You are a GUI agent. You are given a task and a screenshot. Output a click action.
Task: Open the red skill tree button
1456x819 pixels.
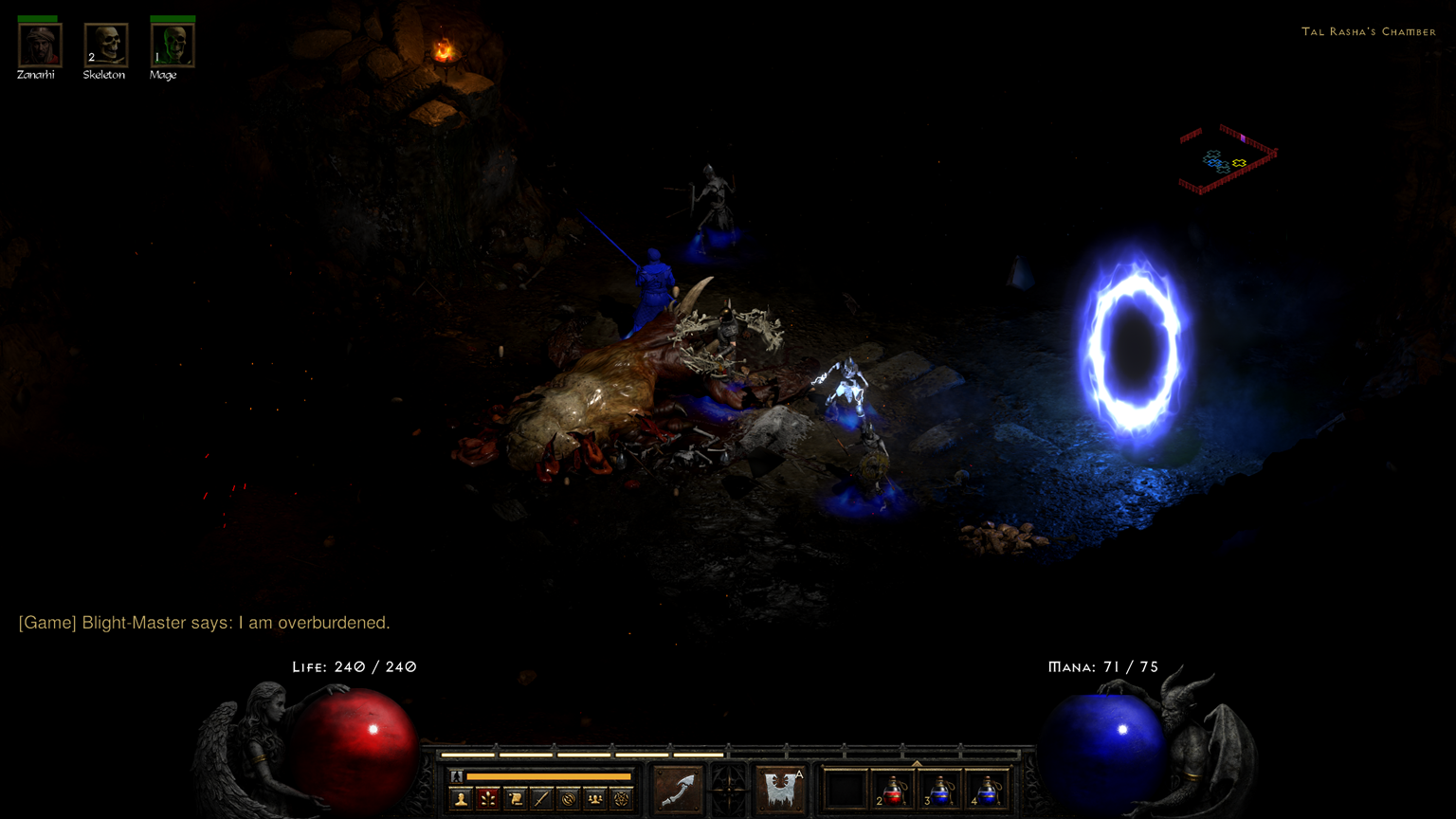point(487,799)
